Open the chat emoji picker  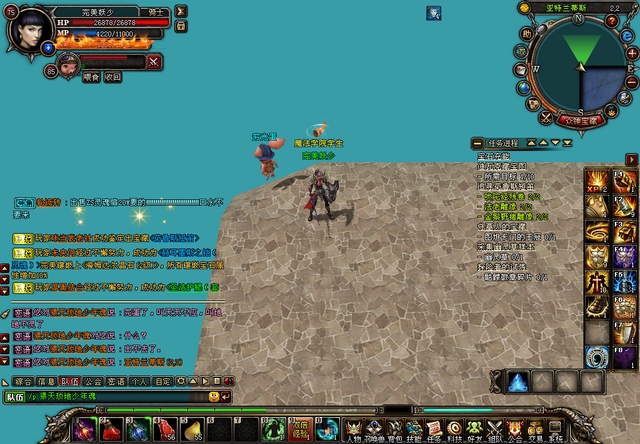[x=212, y=397]
